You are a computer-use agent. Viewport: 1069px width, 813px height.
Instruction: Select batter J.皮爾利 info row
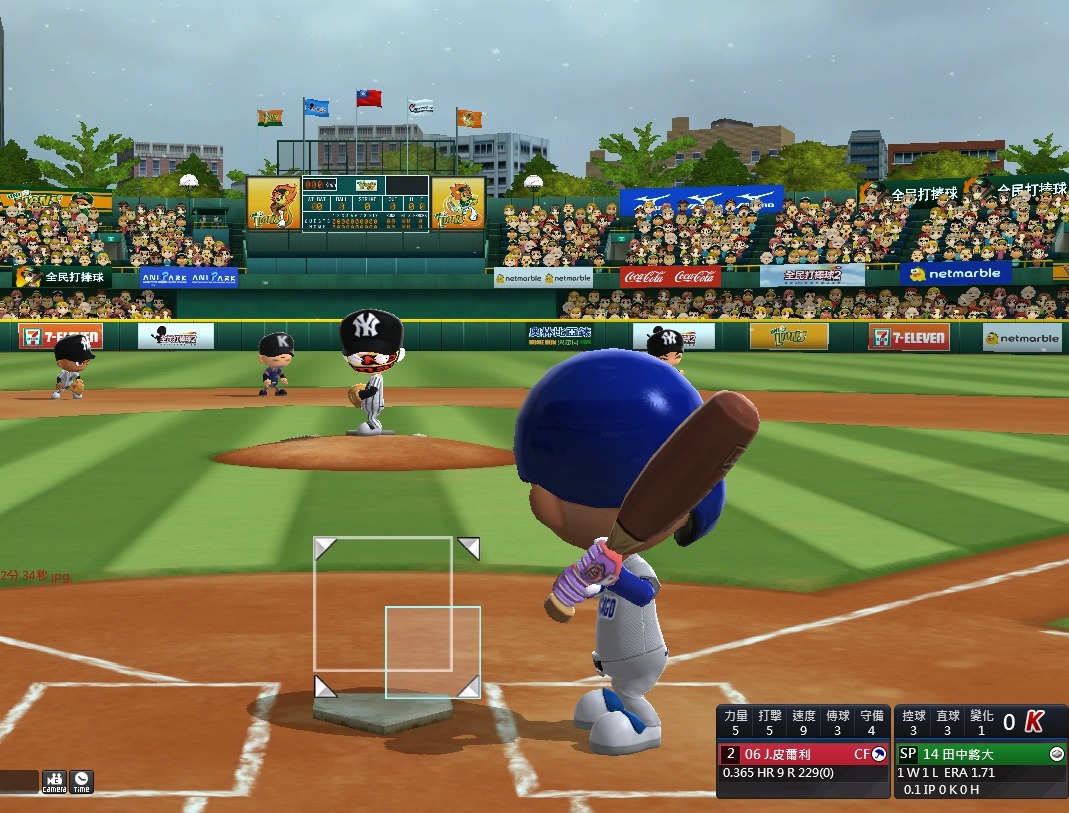[x=803, y=754]
